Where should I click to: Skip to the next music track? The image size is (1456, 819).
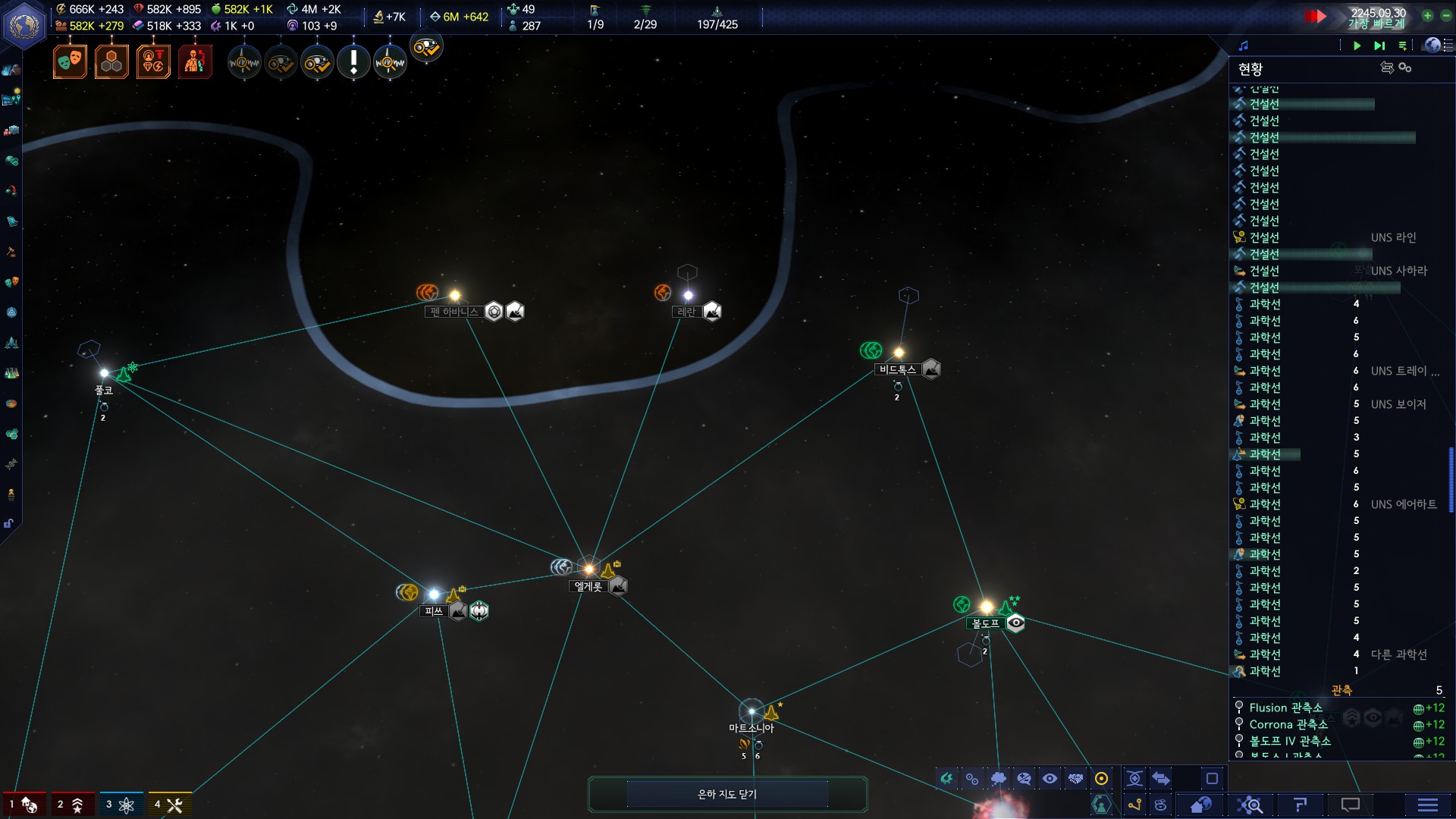pos(1379,45)
